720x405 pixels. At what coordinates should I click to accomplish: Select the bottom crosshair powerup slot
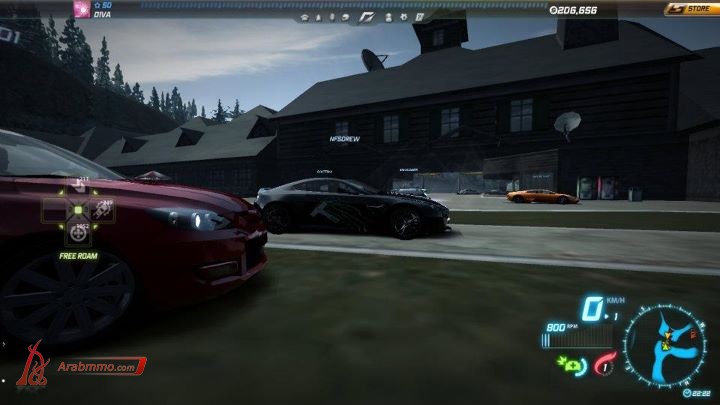click(78, 236)
